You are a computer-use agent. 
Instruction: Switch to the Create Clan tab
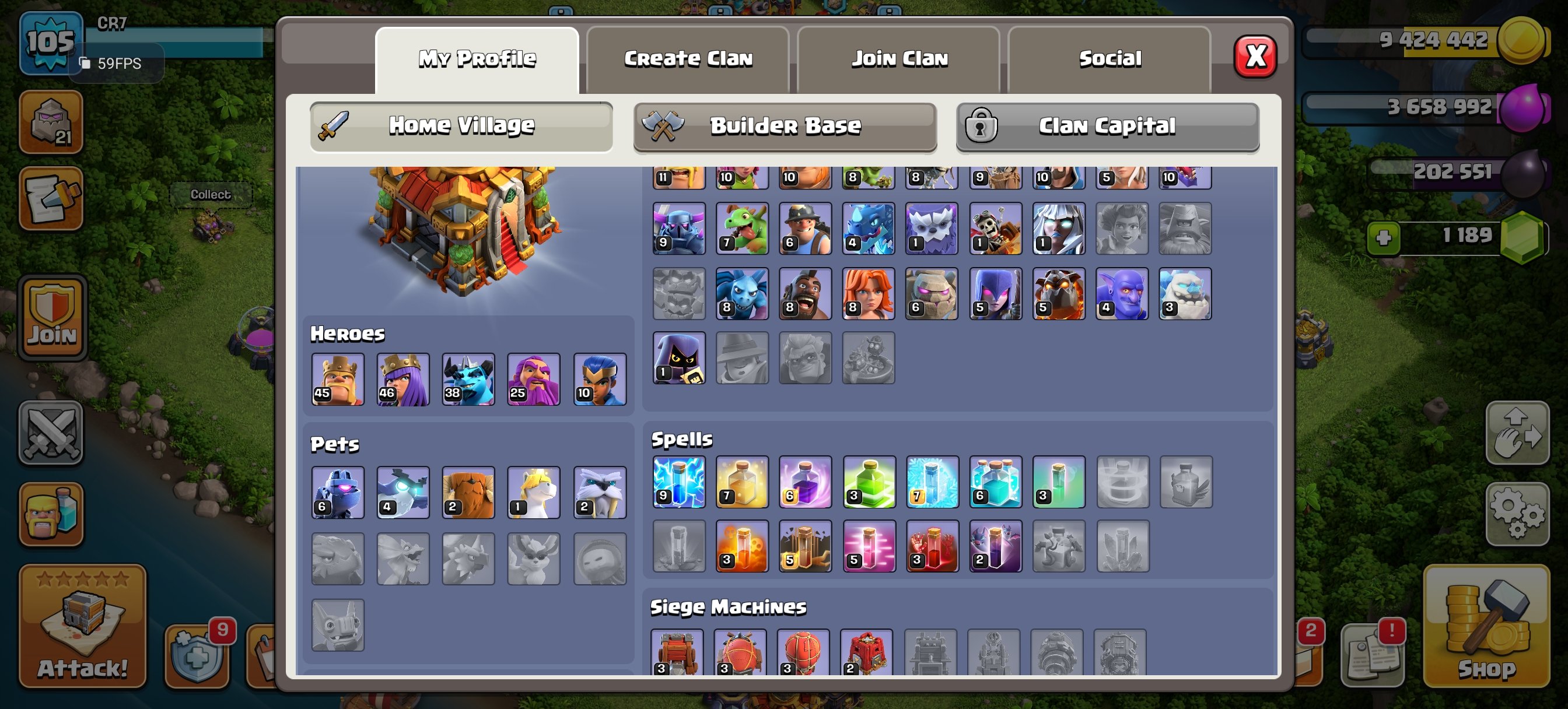click(x=688, y=58)
